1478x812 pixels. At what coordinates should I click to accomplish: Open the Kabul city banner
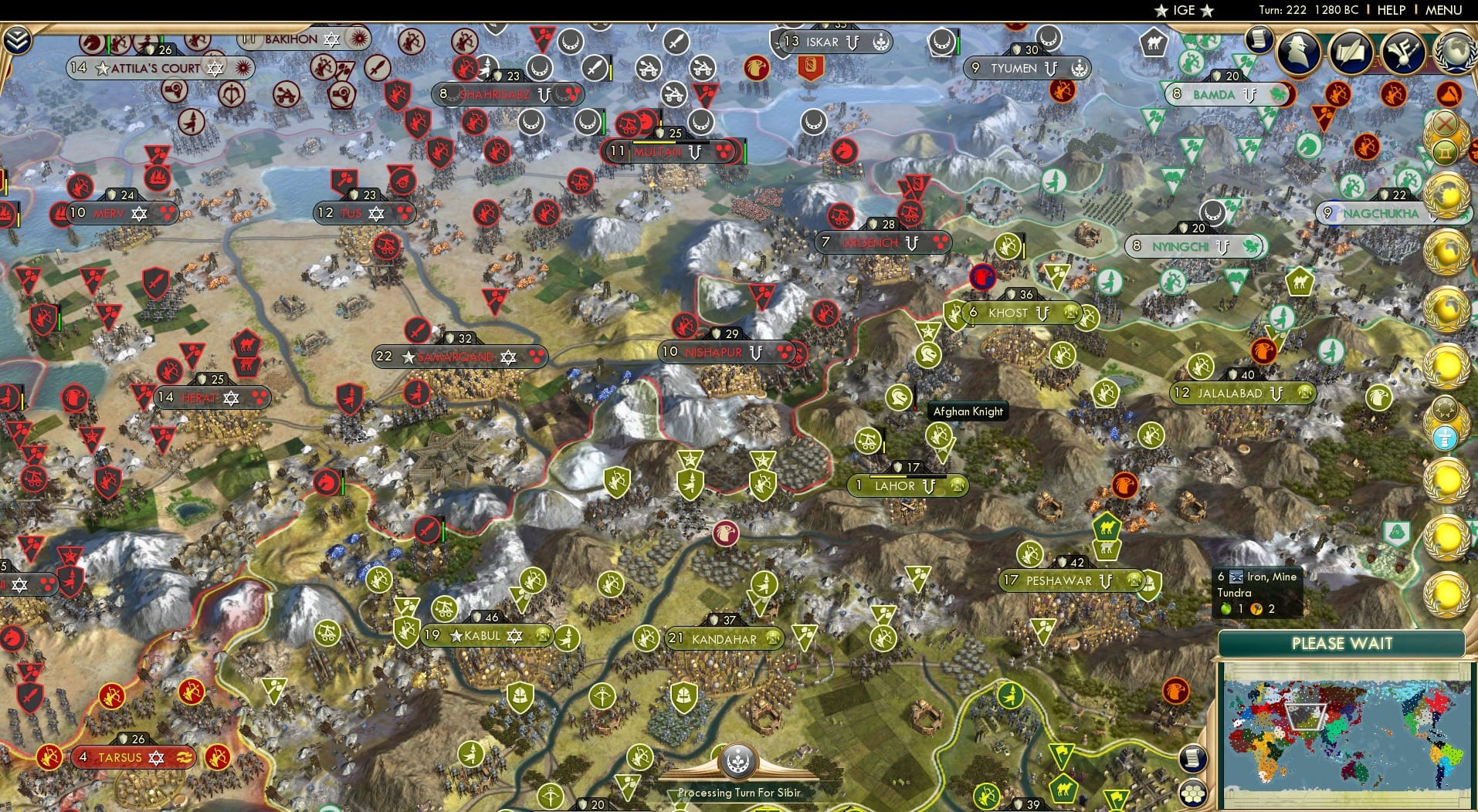(473, 637)
